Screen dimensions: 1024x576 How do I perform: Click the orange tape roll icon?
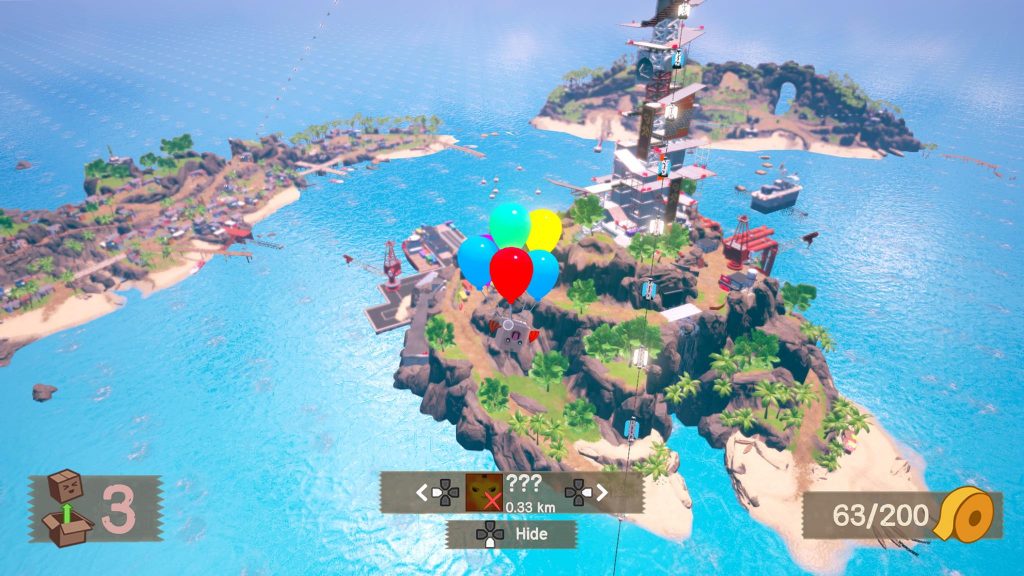968,516
